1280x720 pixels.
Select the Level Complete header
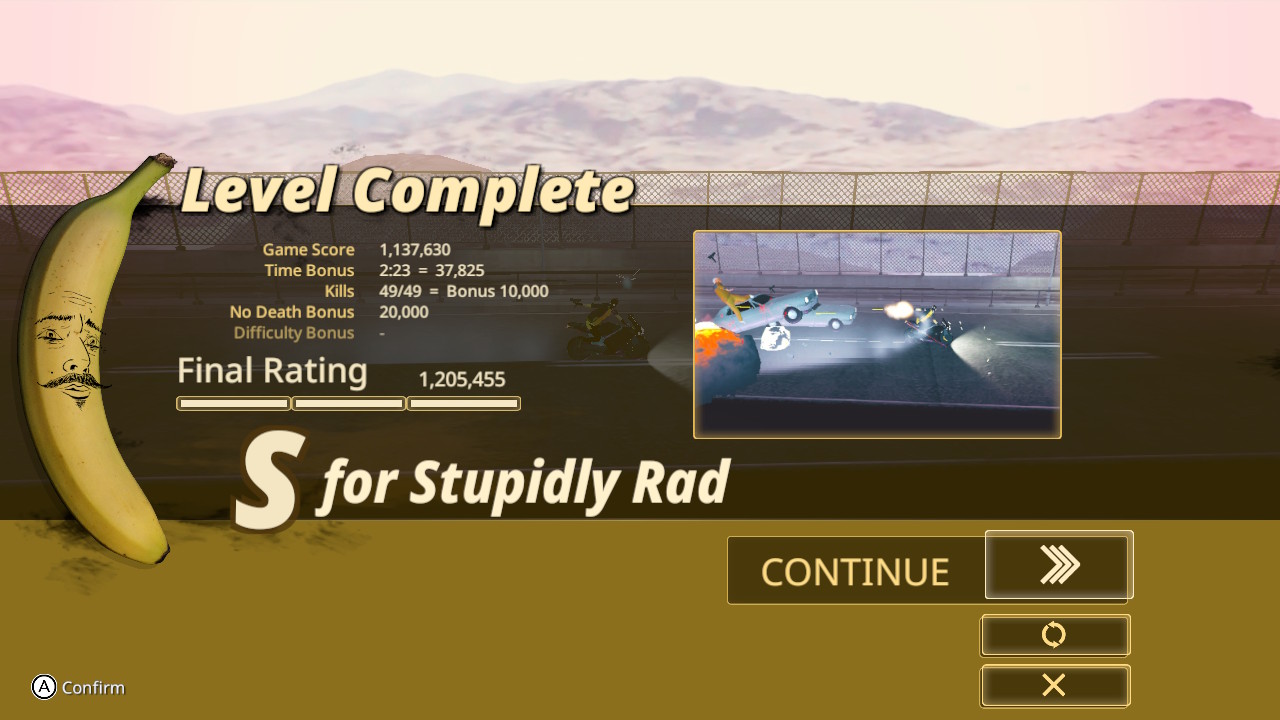[406, 190]
